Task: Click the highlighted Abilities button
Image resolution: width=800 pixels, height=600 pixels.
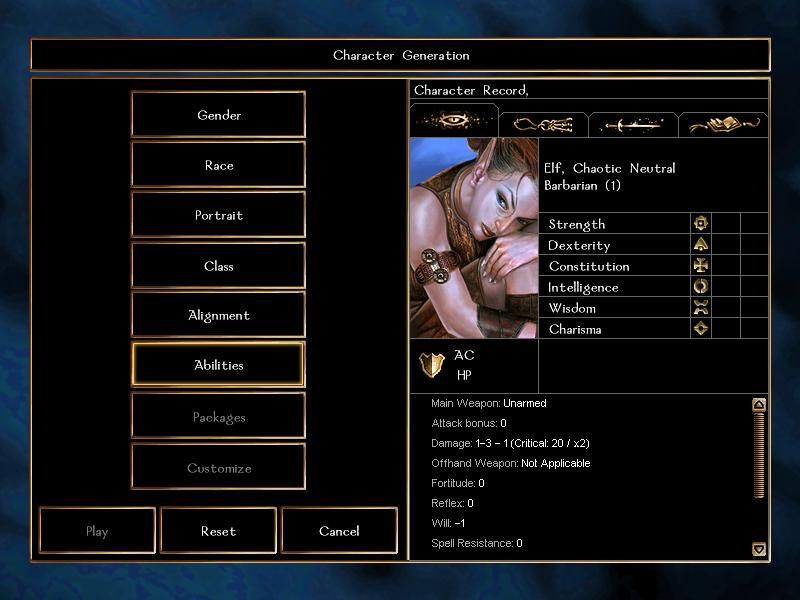Action: (218, 365)
